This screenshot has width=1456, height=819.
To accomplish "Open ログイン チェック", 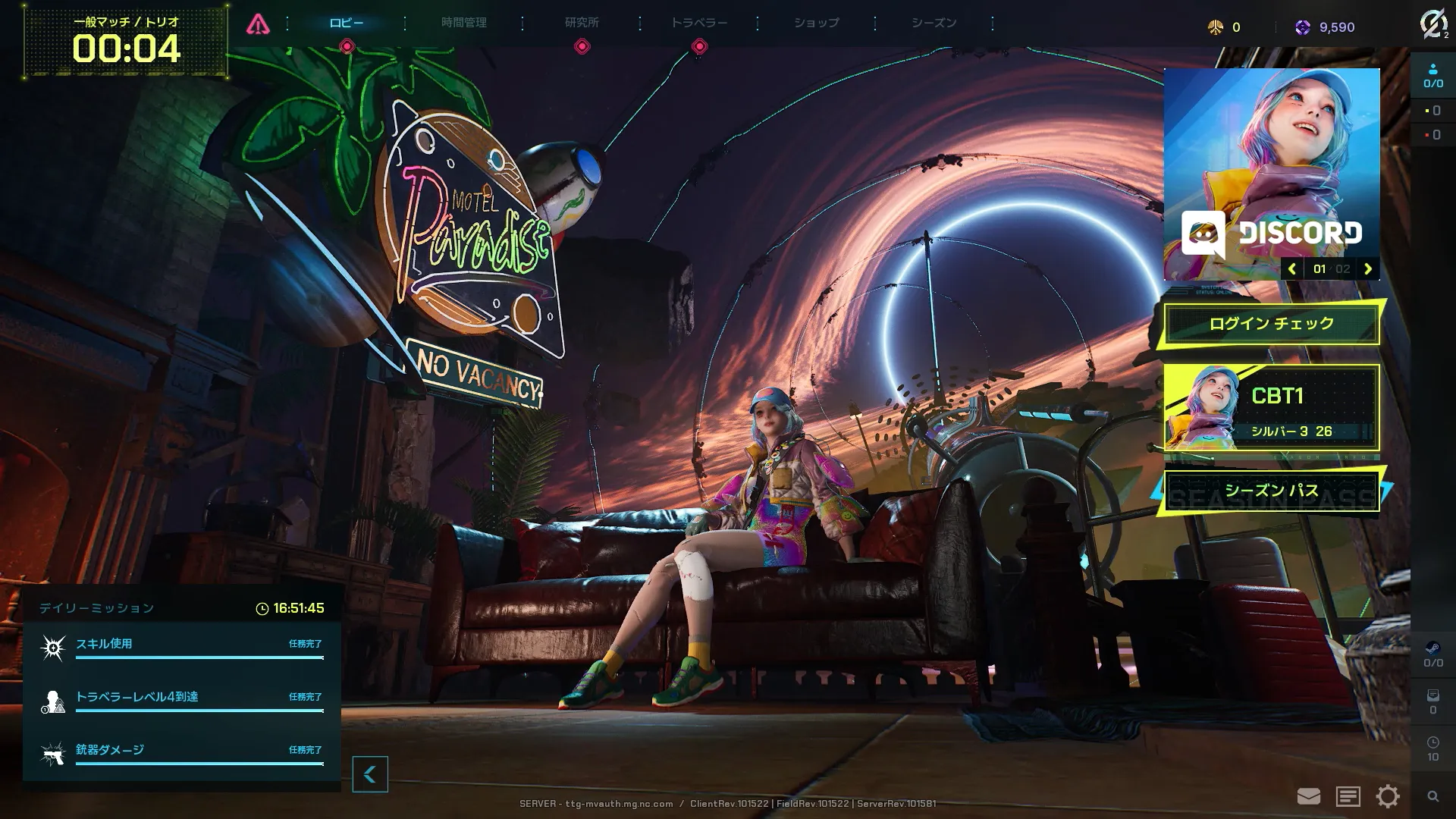I will coord(1271,324).
